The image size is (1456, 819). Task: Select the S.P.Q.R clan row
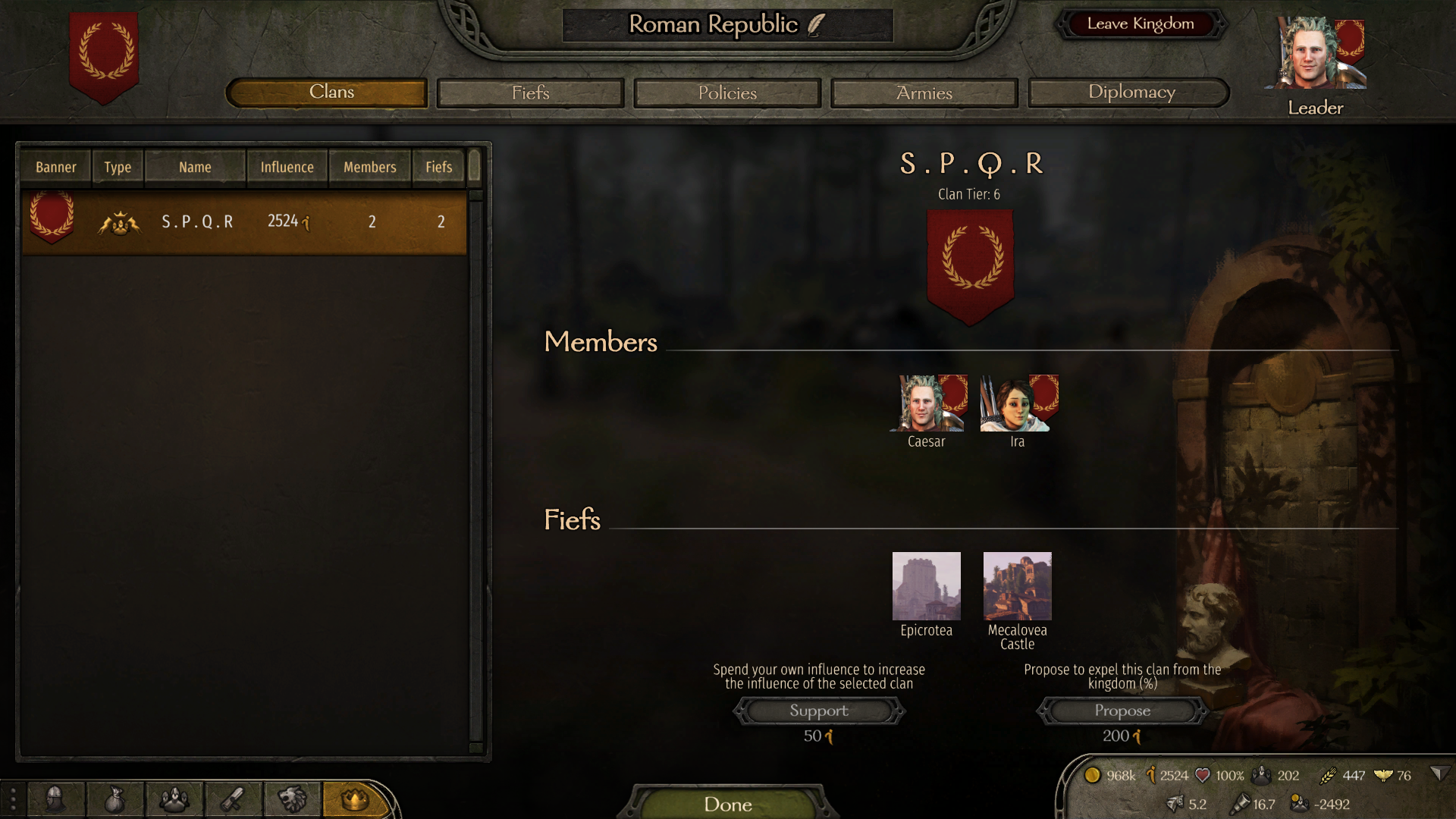[x=244, y=222]
